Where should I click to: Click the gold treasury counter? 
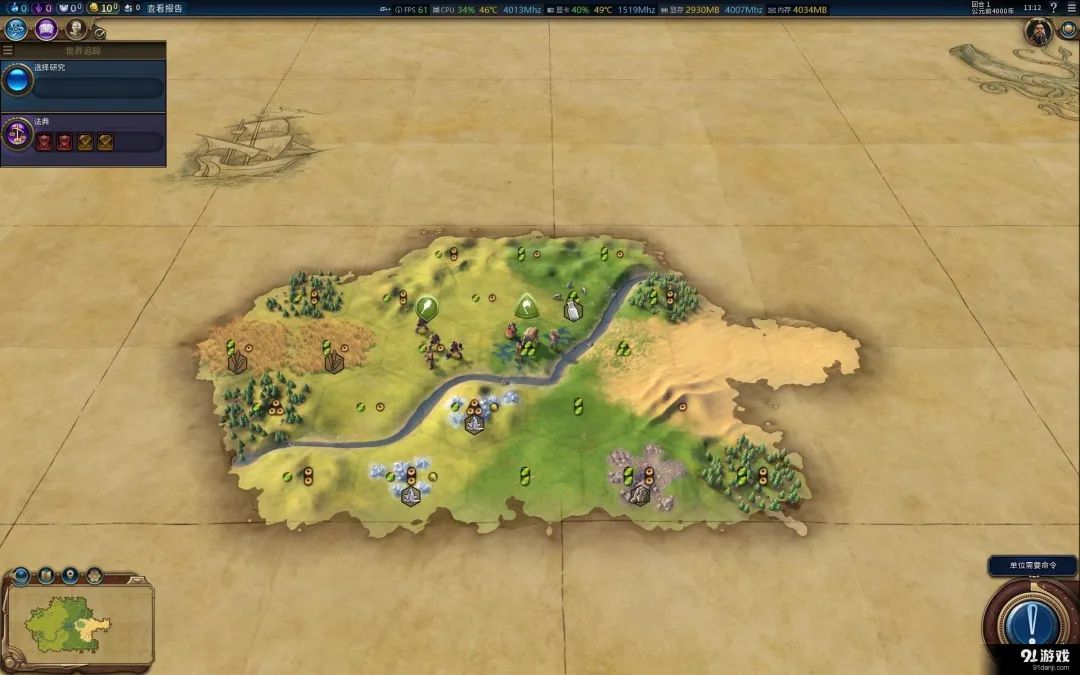[x=103, y=8]
